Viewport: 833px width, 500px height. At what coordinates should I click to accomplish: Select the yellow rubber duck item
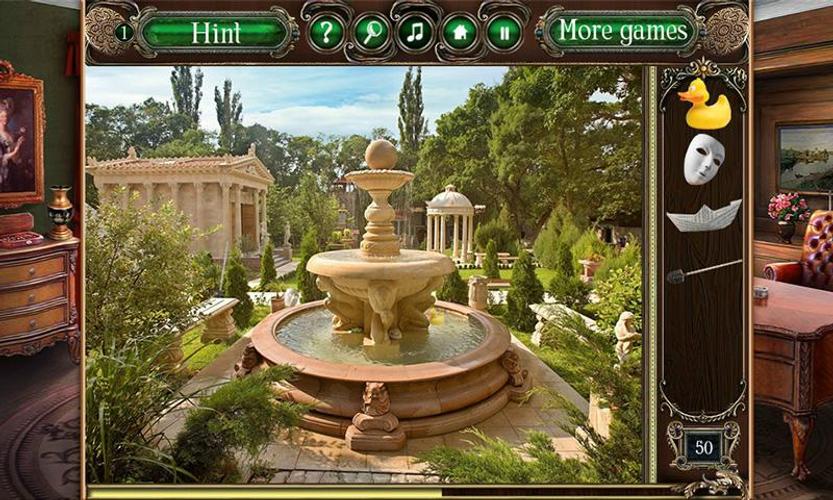tap(704, 104)
